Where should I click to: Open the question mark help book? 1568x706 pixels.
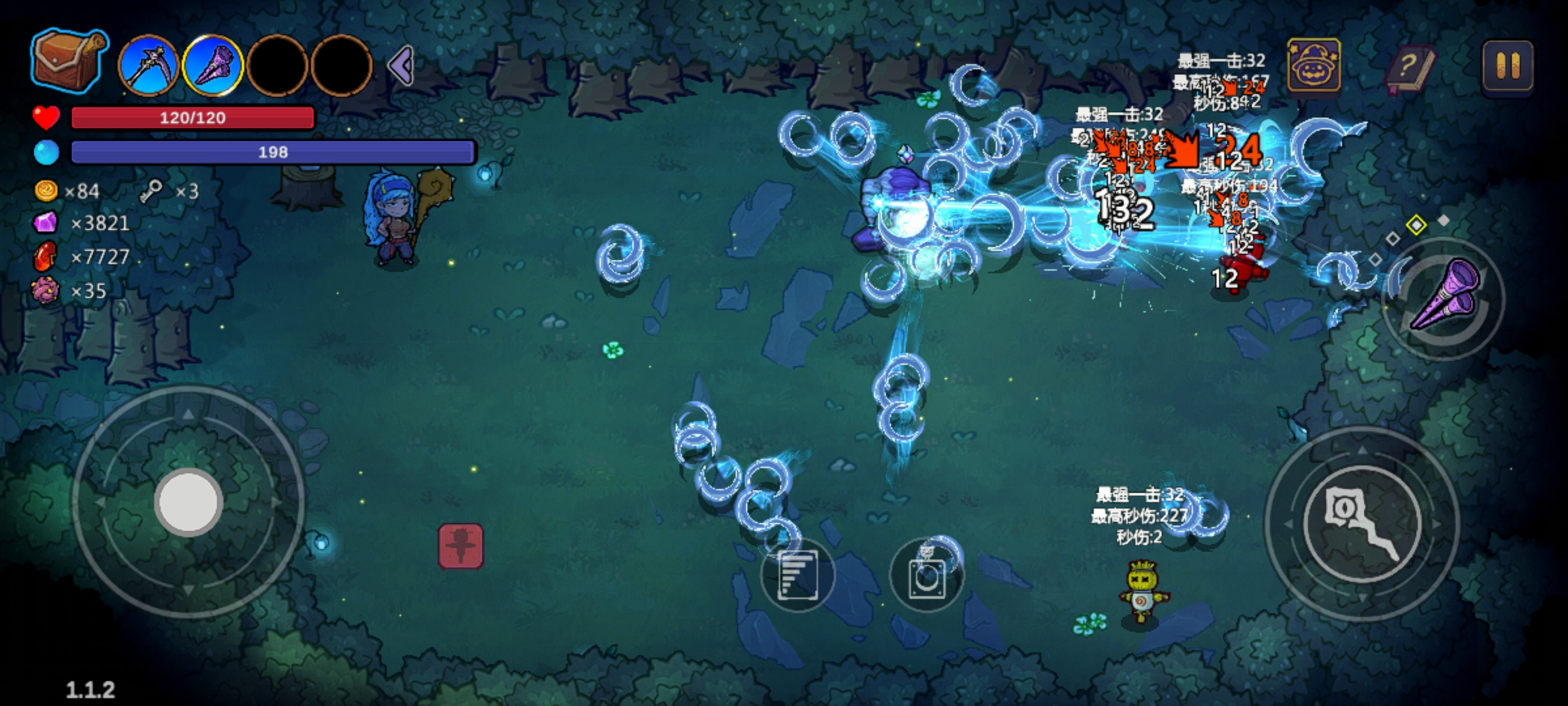click(1409, 67)
